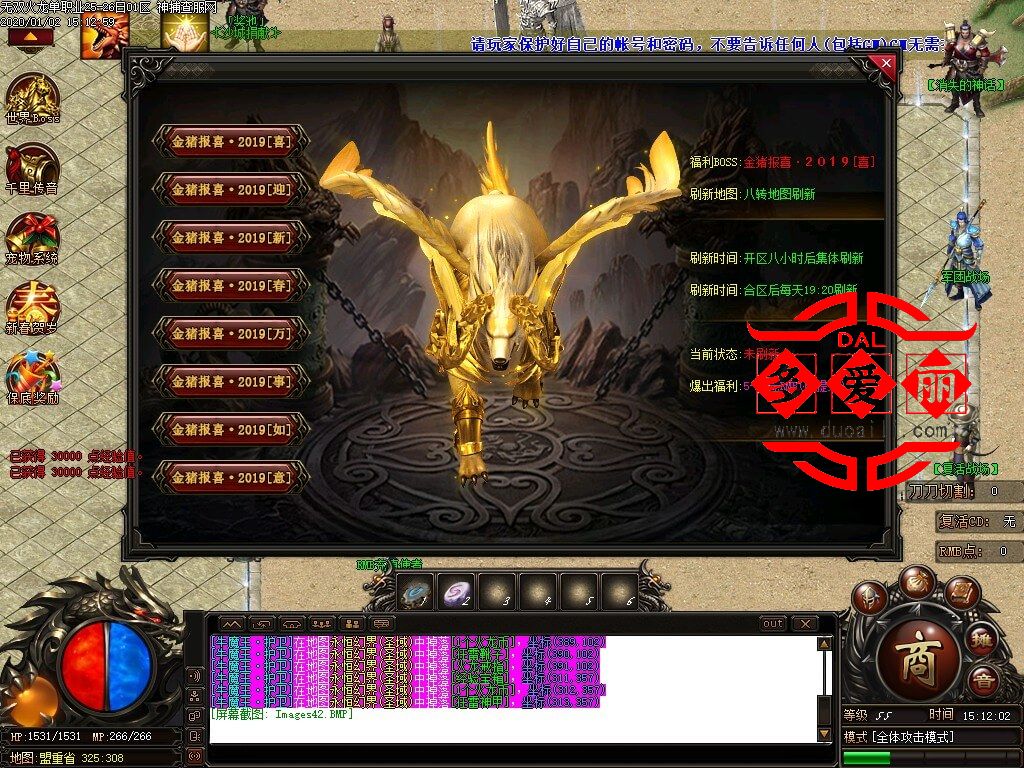Collapse the side menu with the arrow button
Screen dimensions: 1024x768
(x=30, y=37)
